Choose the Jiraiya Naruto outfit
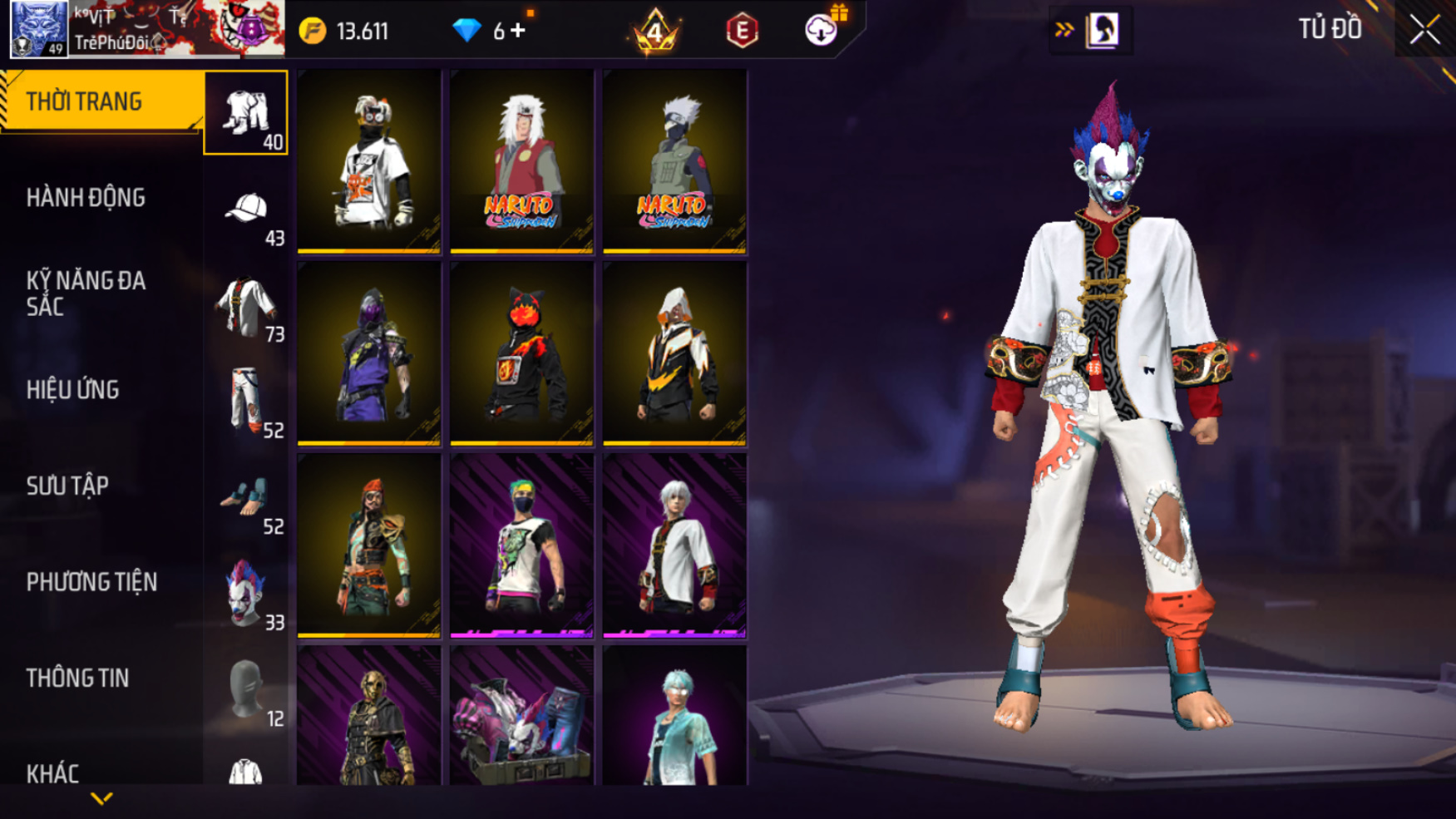Image resolution: width=1456 pixels, height=819 pixels. pyautogui.click(x=521, y=161)
